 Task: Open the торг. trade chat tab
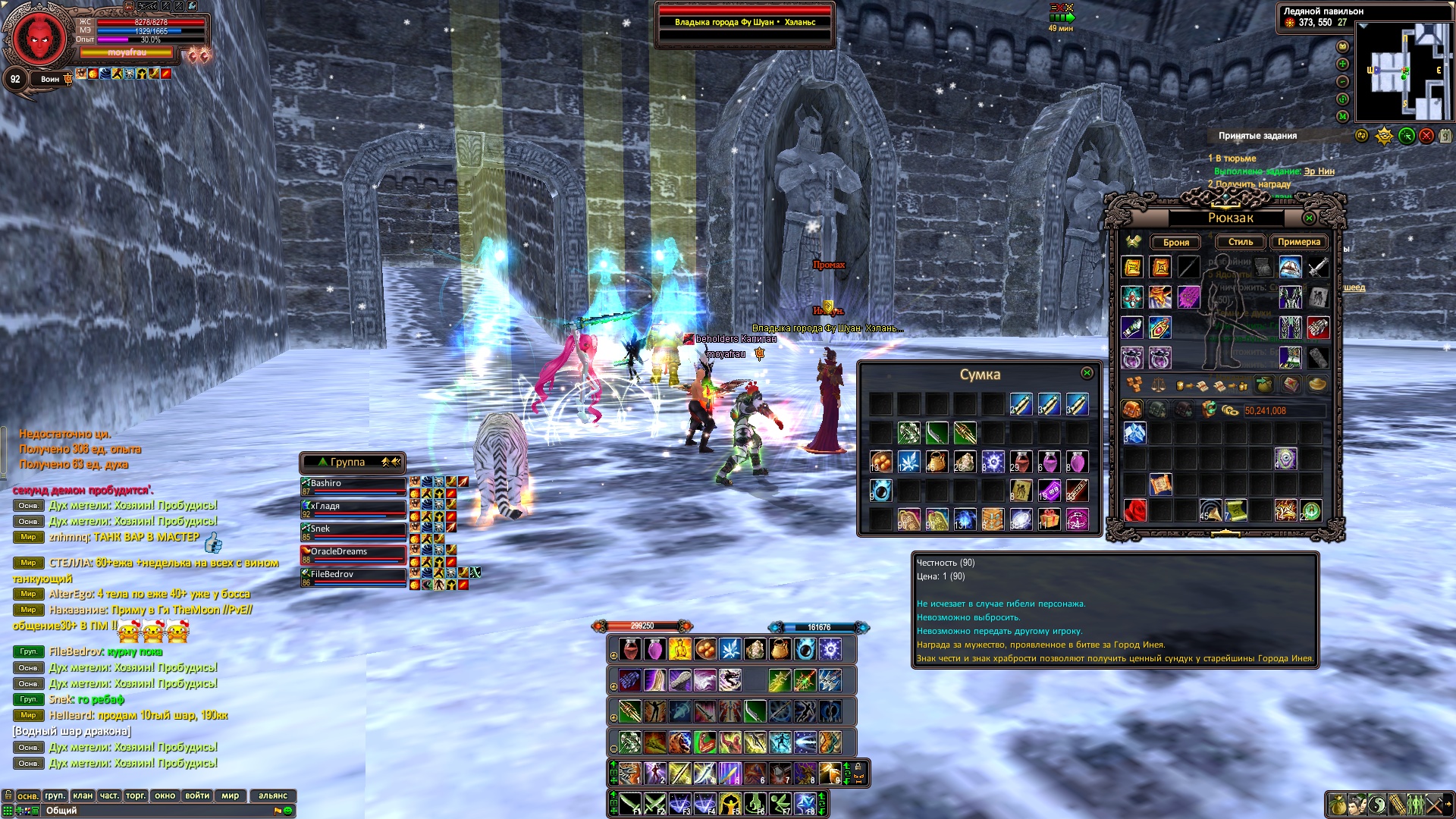136,795
